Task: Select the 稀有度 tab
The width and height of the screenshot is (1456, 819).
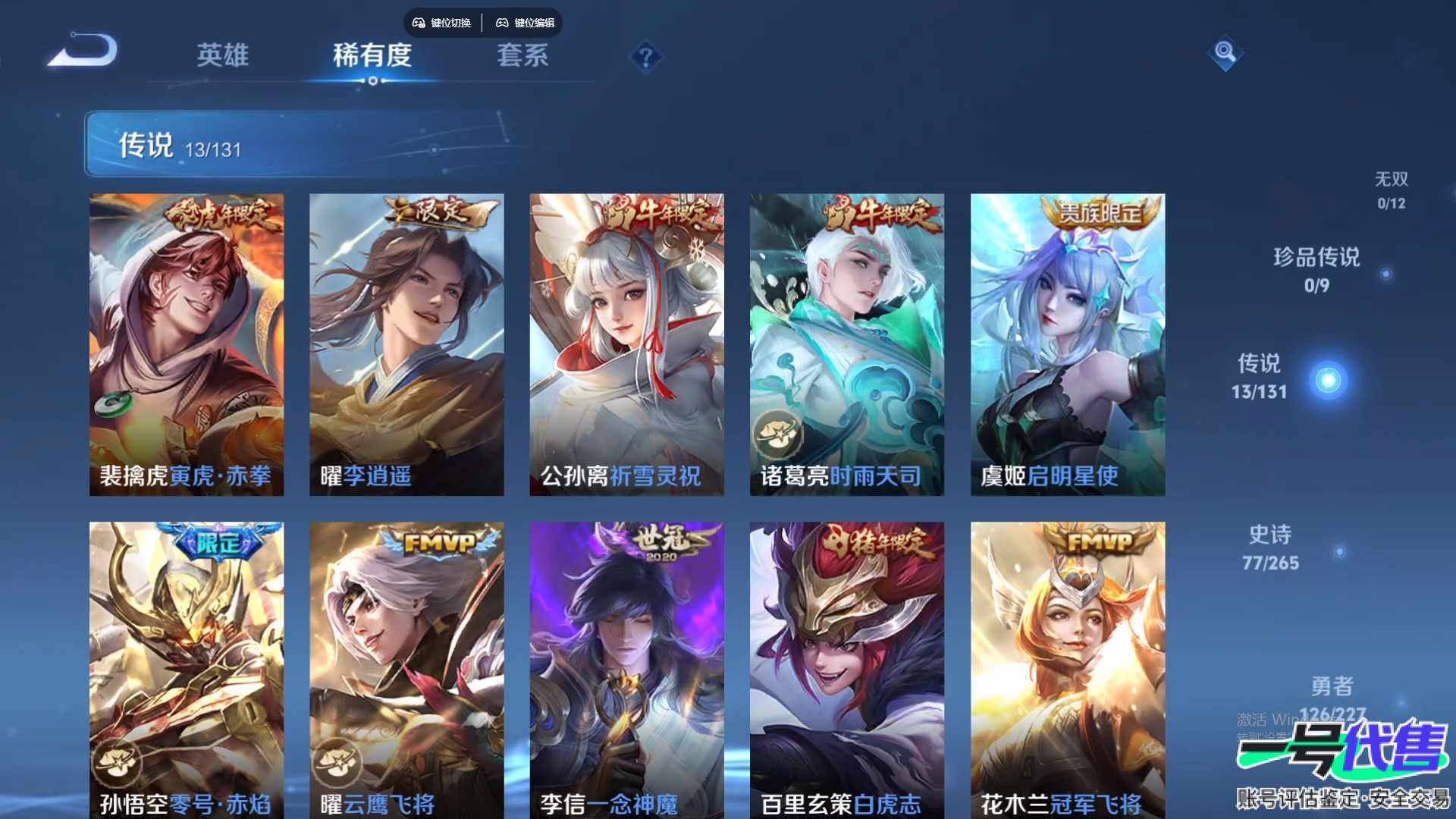Action: click(x=372, y=55)
